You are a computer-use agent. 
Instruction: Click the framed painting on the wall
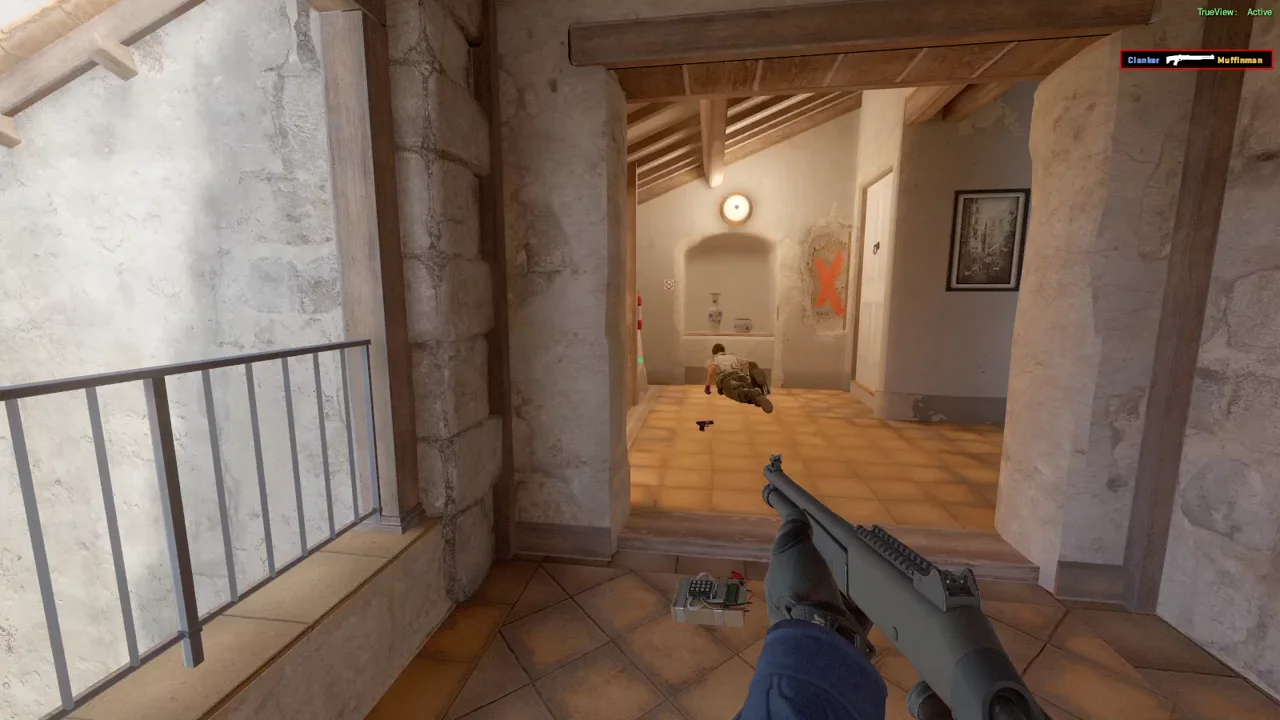[988, 240]
